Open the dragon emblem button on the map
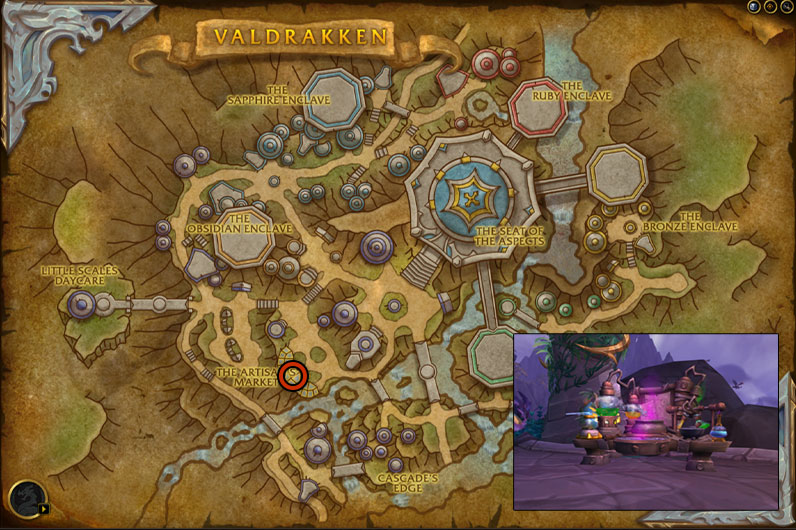 point(24,497)
